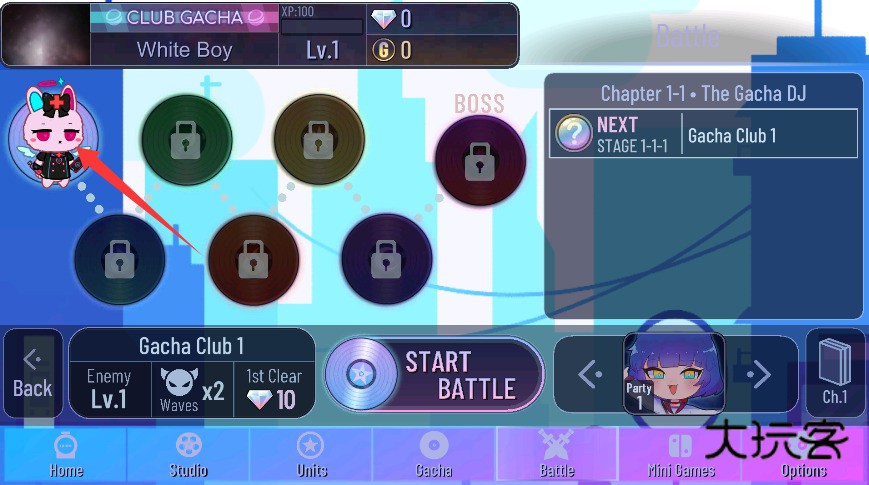Open the Mini Games tab

680,455
